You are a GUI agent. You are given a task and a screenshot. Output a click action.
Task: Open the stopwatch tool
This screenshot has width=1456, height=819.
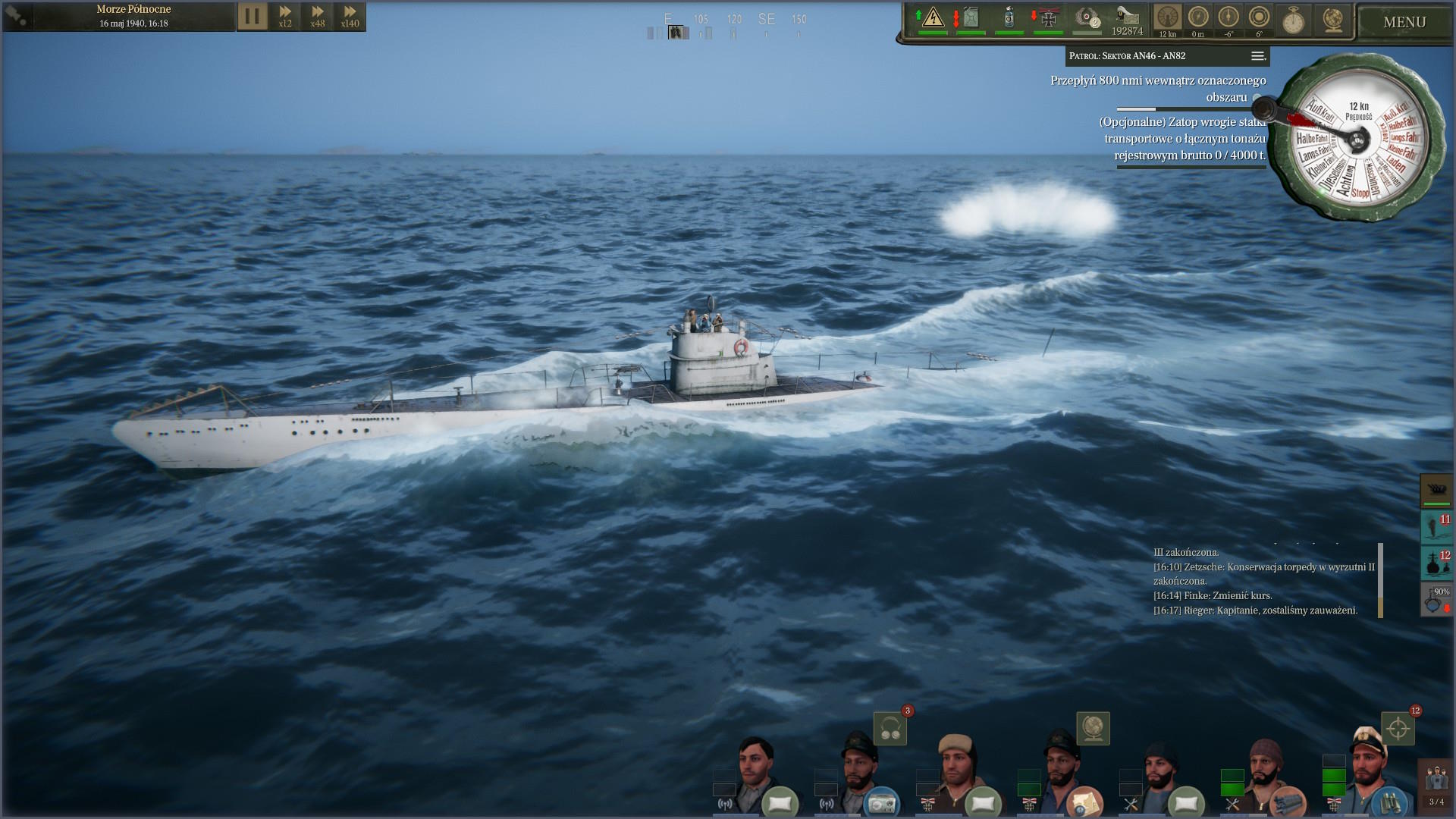coord(1293,20)
